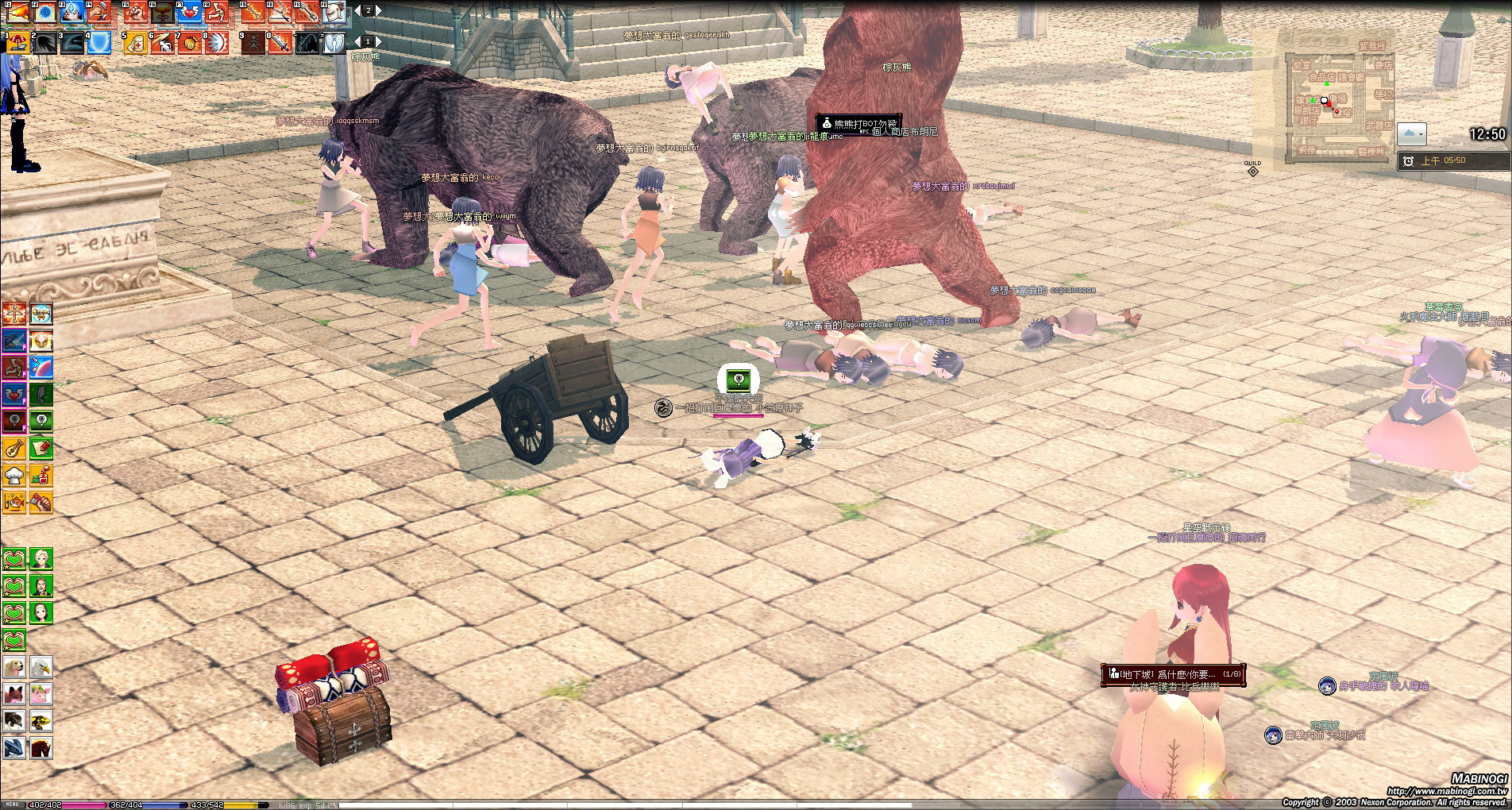Click the beach umbrella rest skill
This screenshot has width=1512, height=810.
pyautogui.click(x=17, y=42)
